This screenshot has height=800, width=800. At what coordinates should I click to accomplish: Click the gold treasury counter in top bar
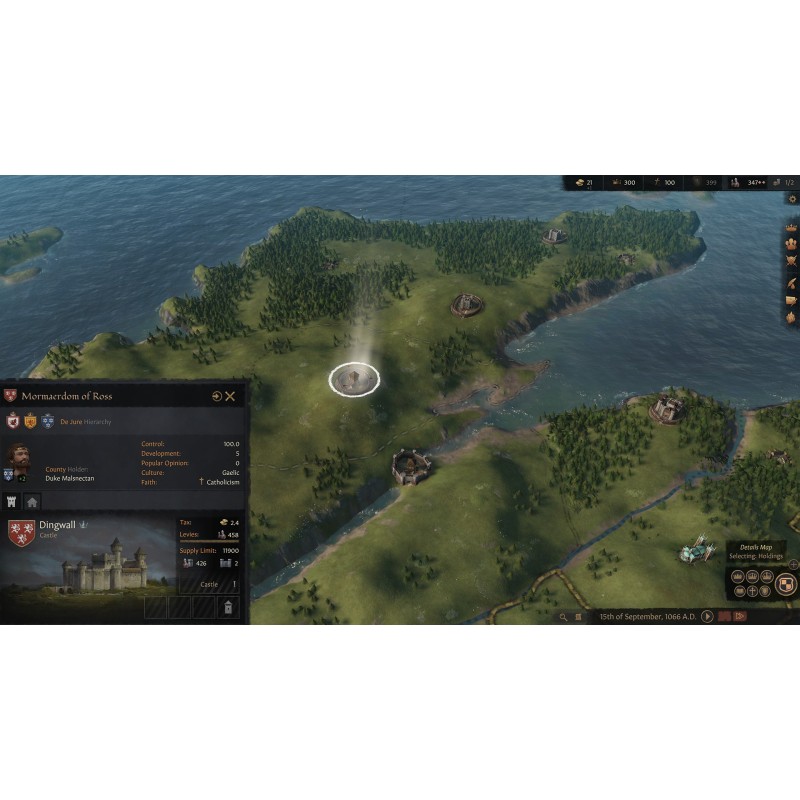[584, 183]
